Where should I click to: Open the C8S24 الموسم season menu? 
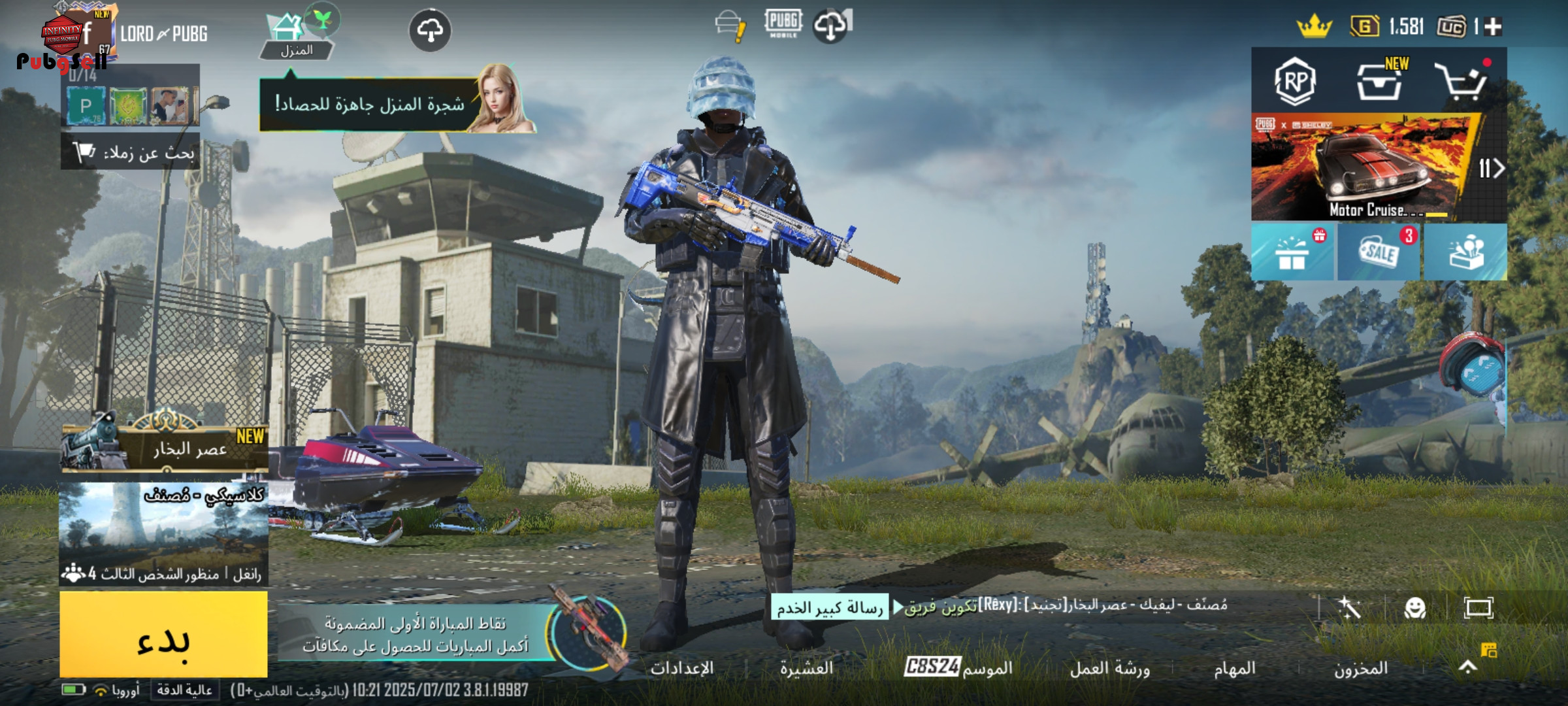click(x=958, y=667)
